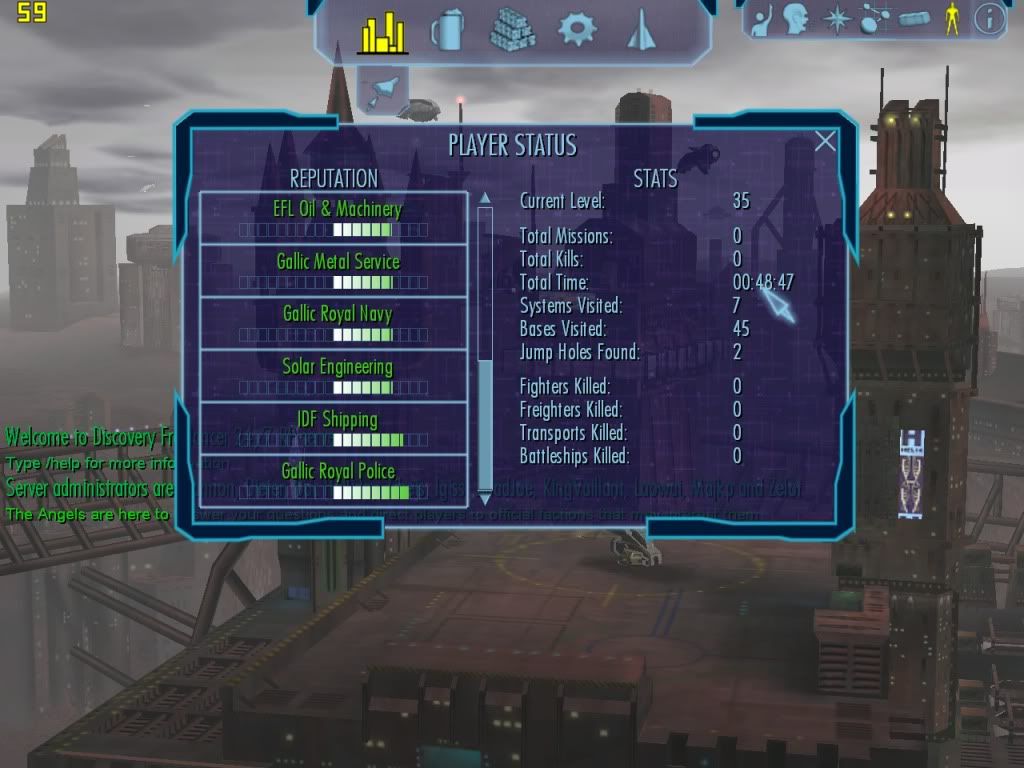Choose Solar Engineering in the reputation list
The height and width of the screenshot is (768, 1024).
335,376
